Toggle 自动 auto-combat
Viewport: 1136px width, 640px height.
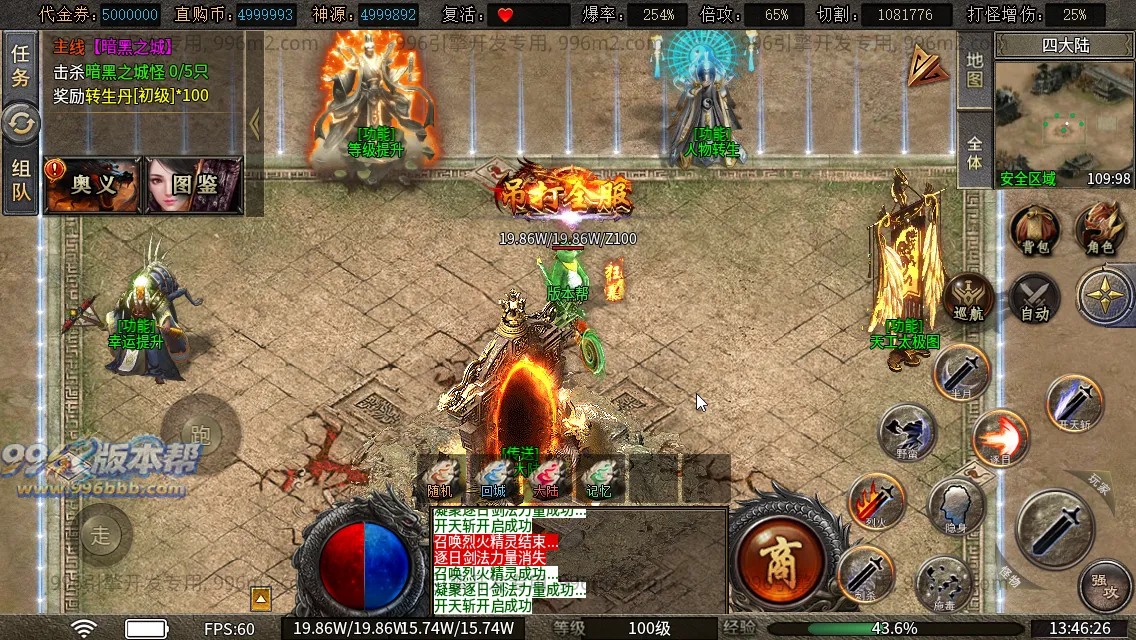[x=1034, y=298]
